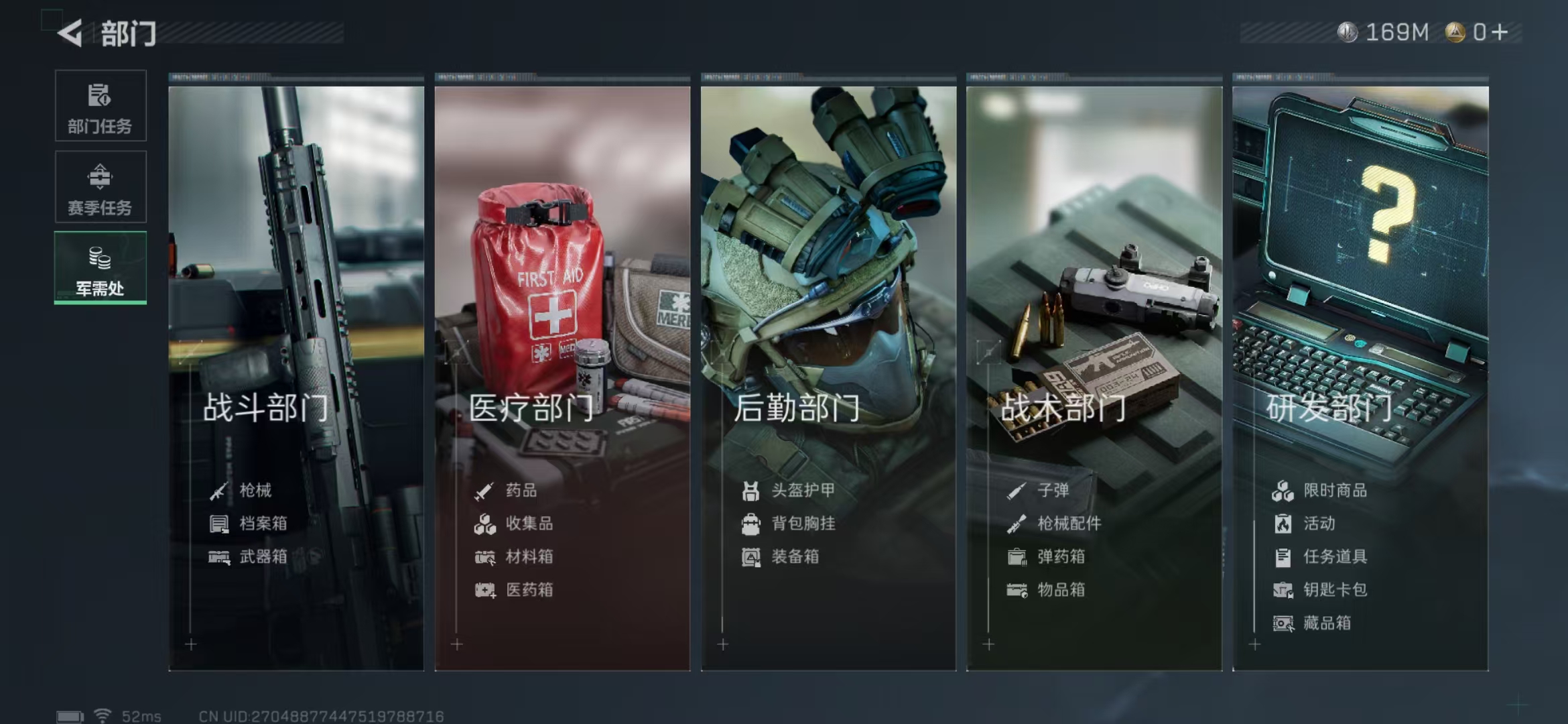
Task: Open the 医药箱 medical box icon
Action: pyautogui.click(x=484, y=590)
